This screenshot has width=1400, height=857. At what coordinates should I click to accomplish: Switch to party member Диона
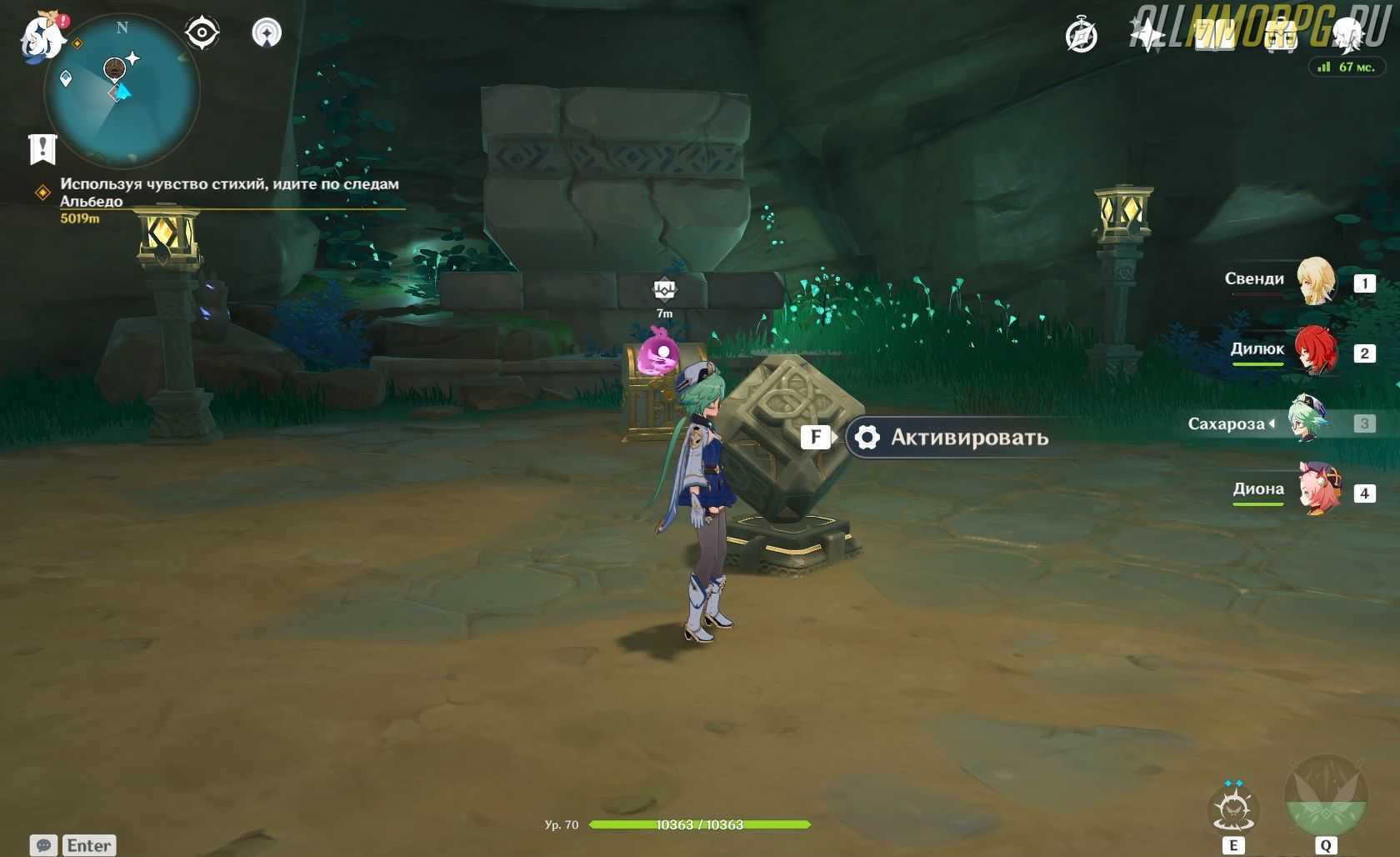coord(1319,491)
